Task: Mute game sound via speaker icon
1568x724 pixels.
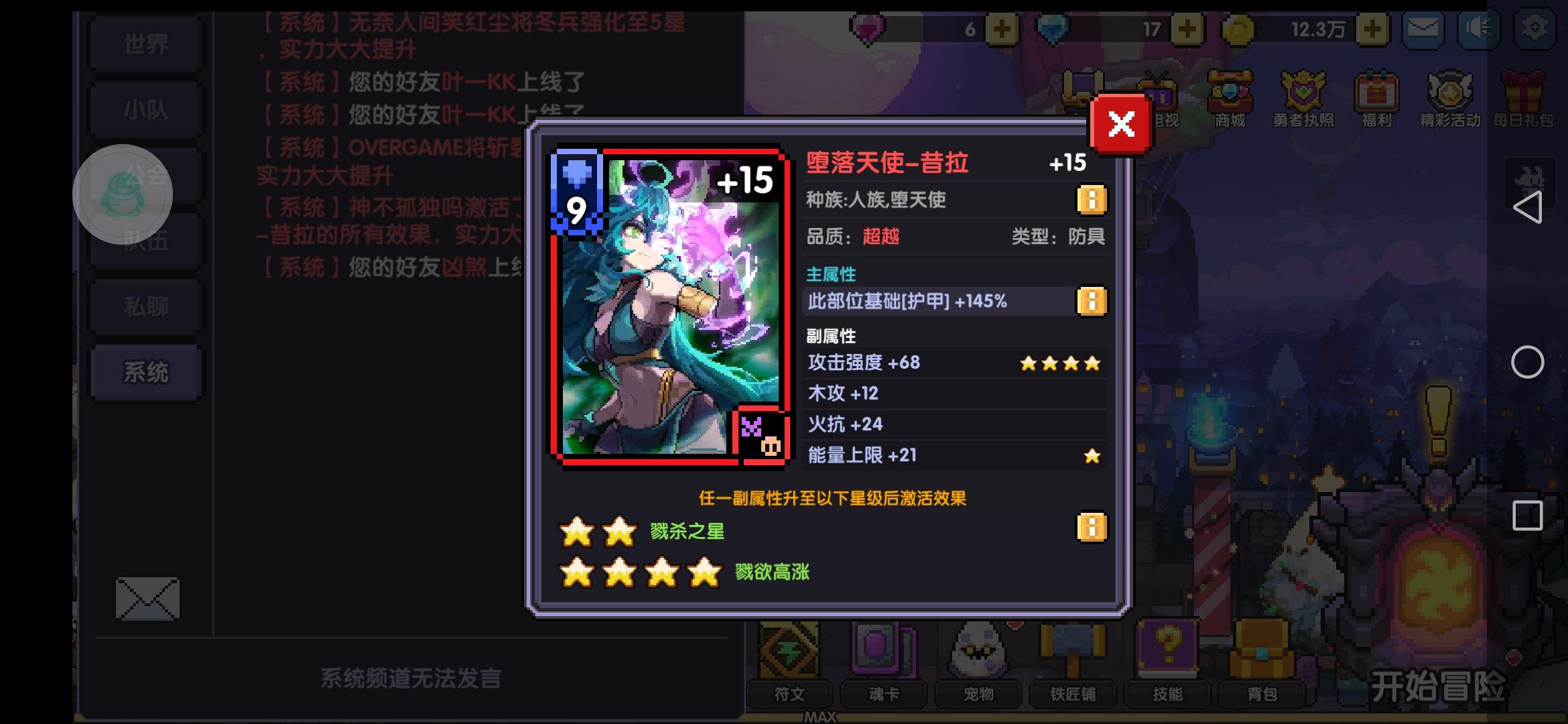Action: click(x=1478, y=29)
